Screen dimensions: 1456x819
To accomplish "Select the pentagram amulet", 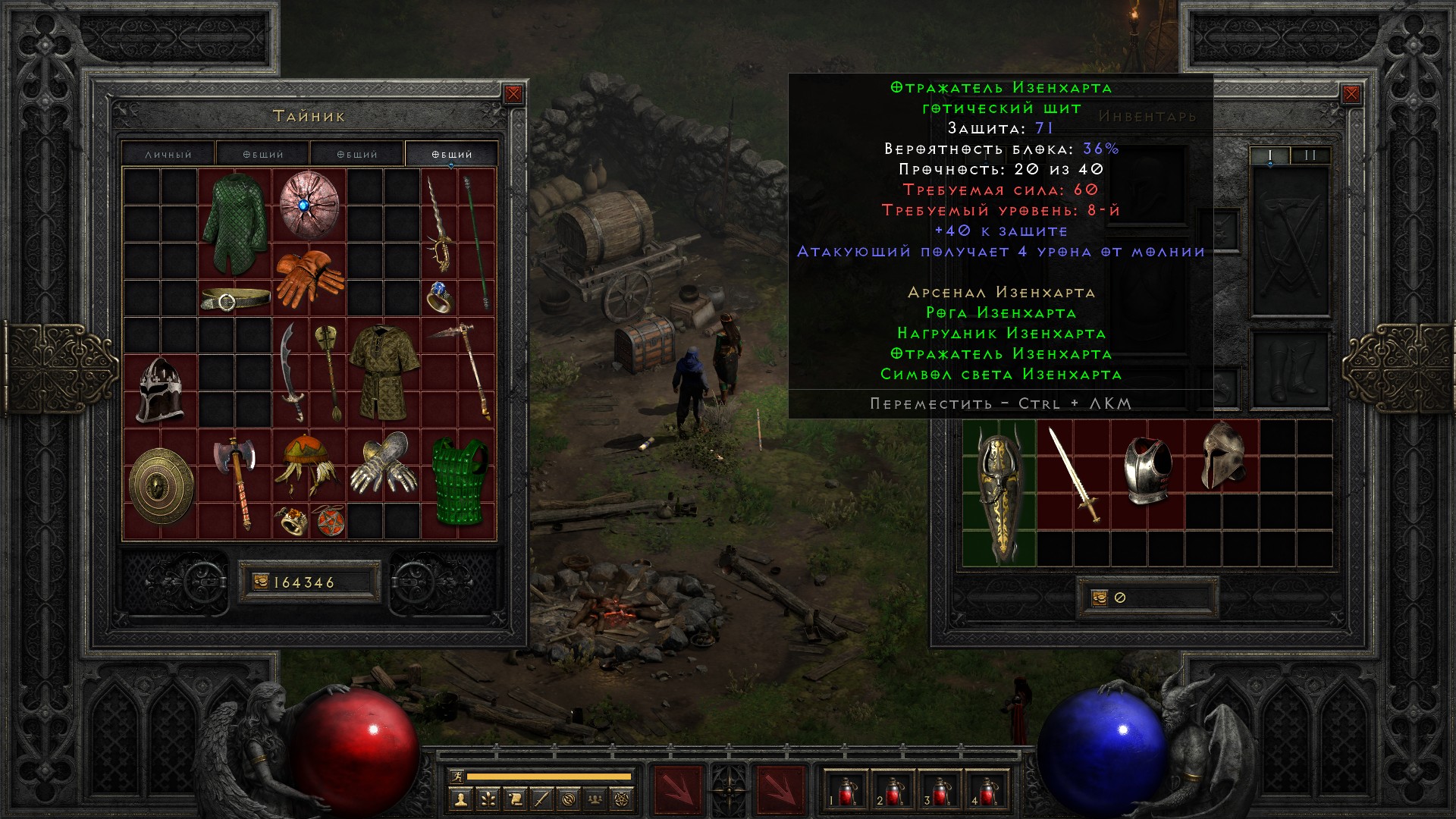I will coord(328,522).
